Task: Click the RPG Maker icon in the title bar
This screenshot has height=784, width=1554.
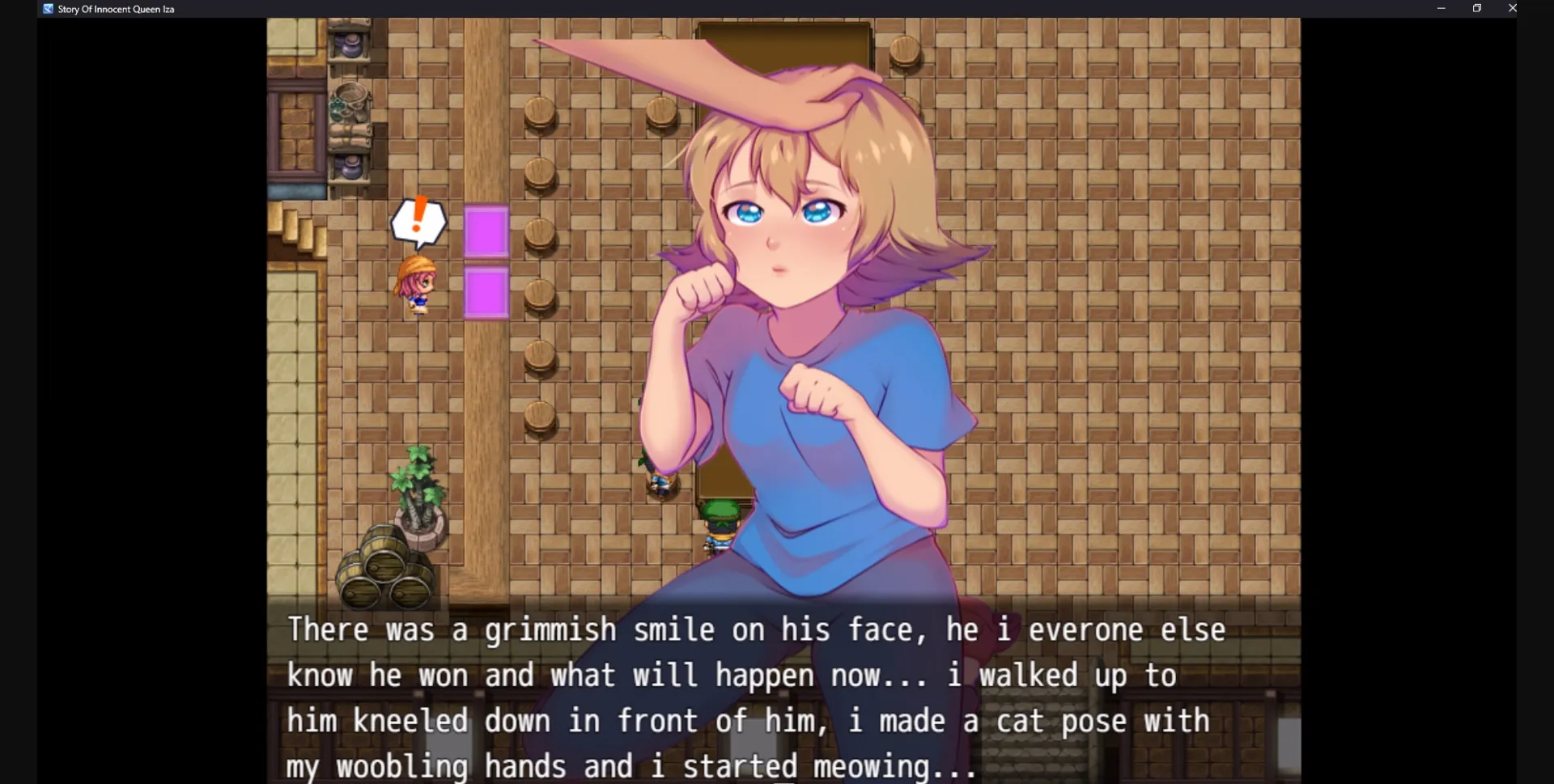Action: coord(46,9)
